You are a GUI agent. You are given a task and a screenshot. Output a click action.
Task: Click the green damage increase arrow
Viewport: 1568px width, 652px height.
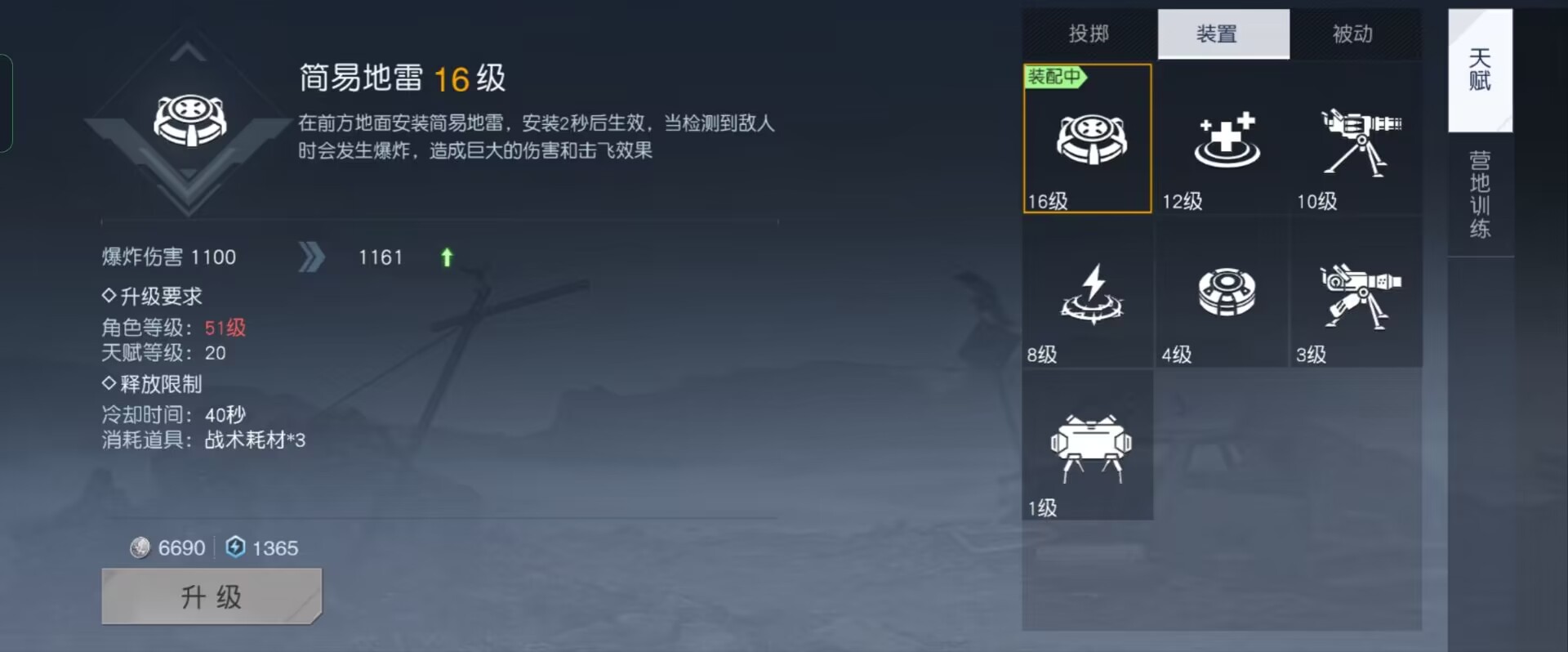446,257
